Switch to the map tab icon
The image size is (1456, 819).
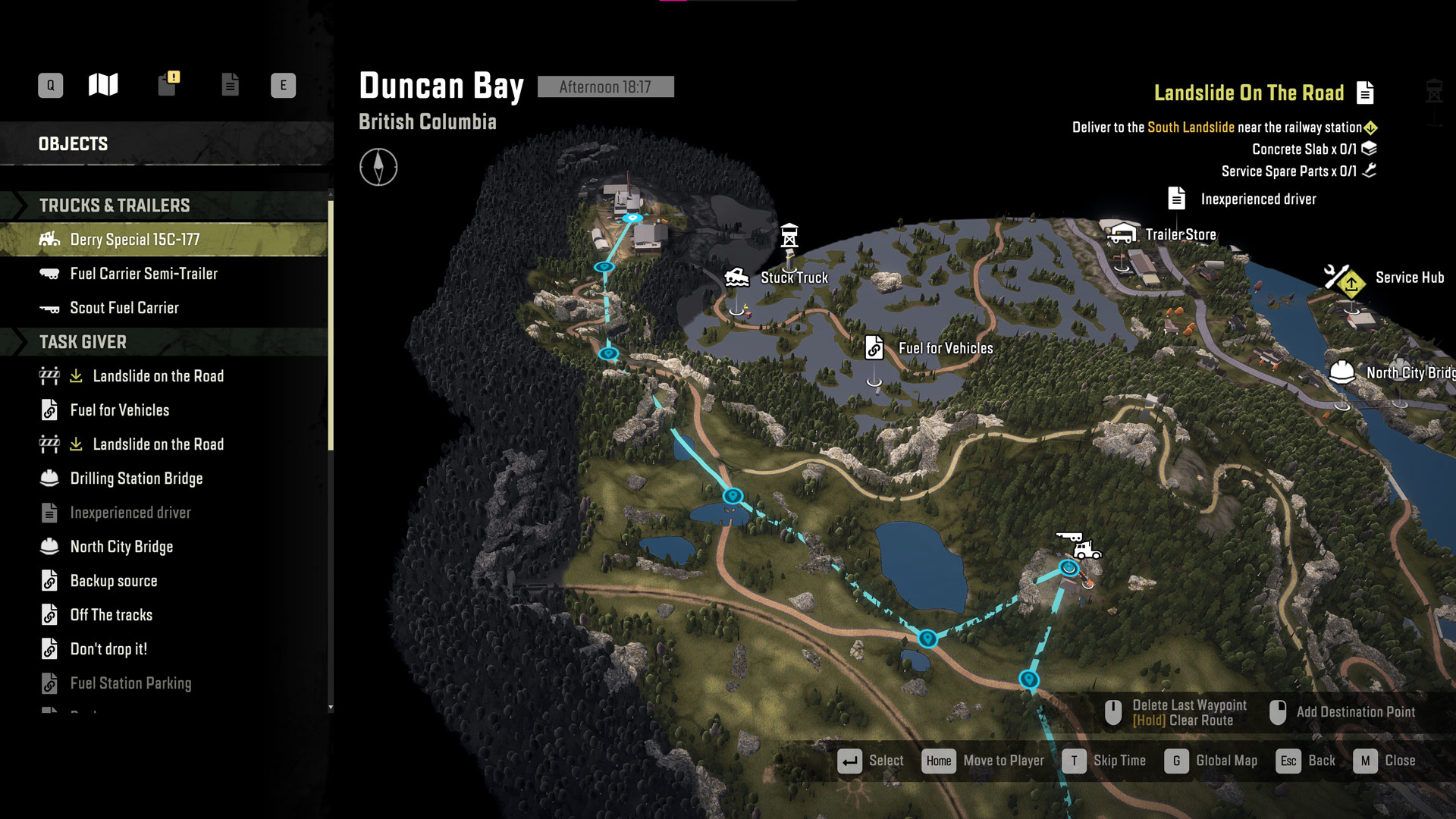click(x=103, y=85)
